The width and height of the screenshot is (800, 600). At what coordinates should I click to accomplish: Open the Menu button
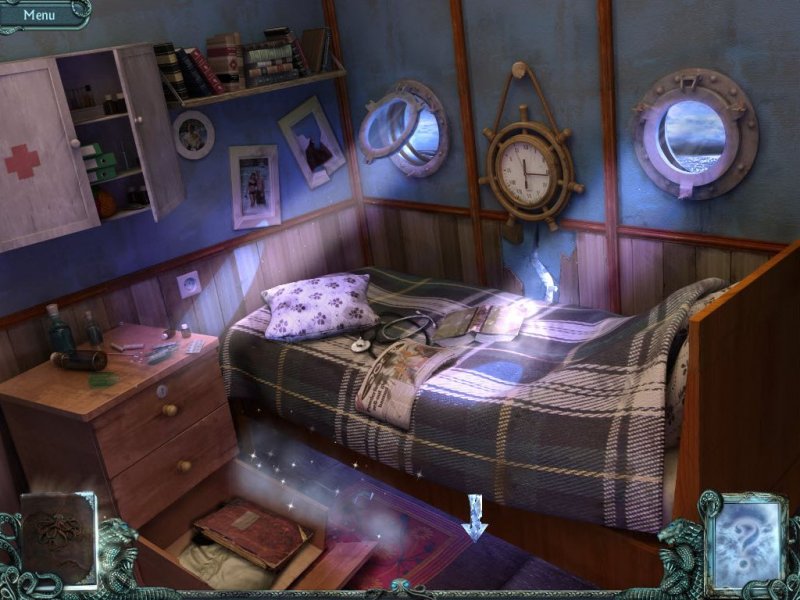(x=40, y=14)
